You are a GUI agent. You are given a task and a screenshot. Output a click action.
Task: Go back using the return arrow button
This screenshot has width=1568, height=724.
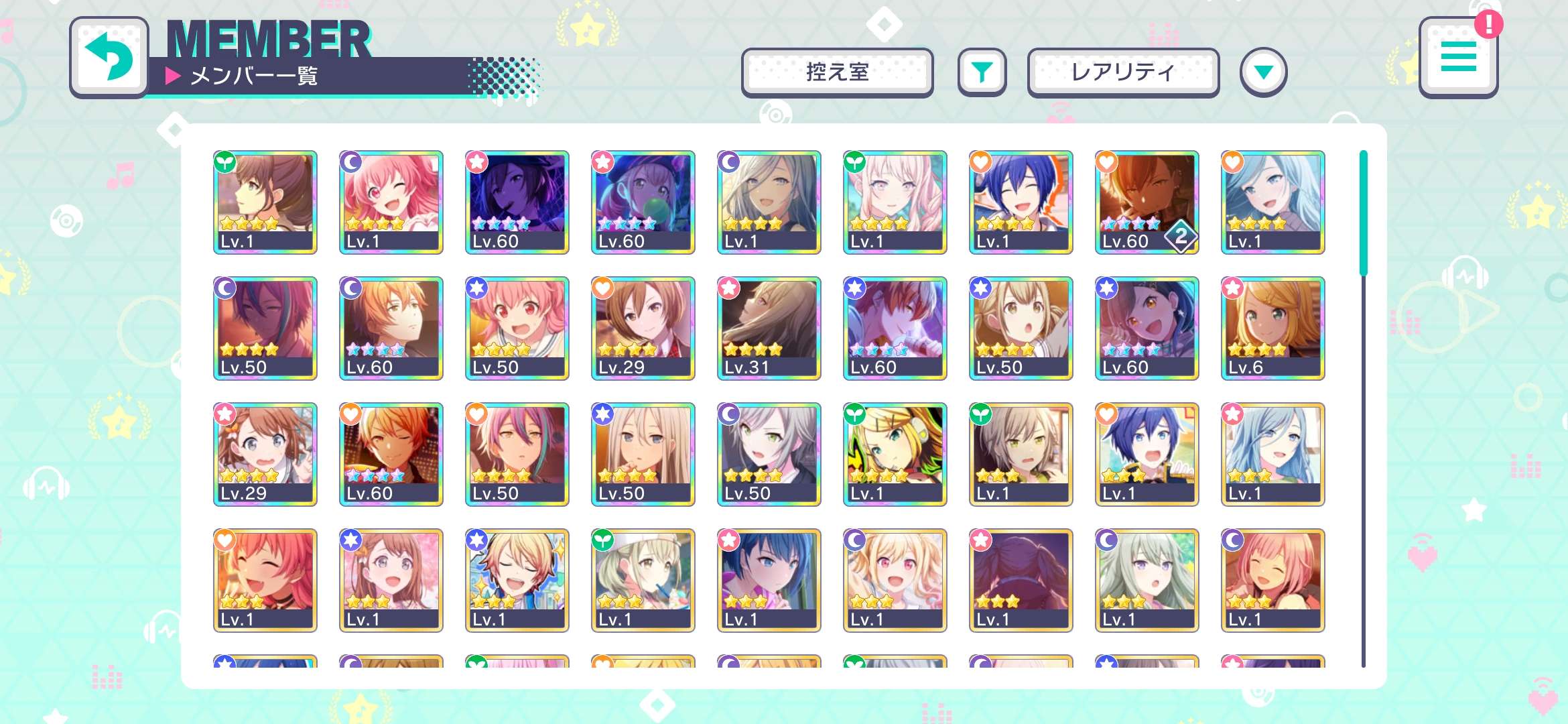point(109,58)
